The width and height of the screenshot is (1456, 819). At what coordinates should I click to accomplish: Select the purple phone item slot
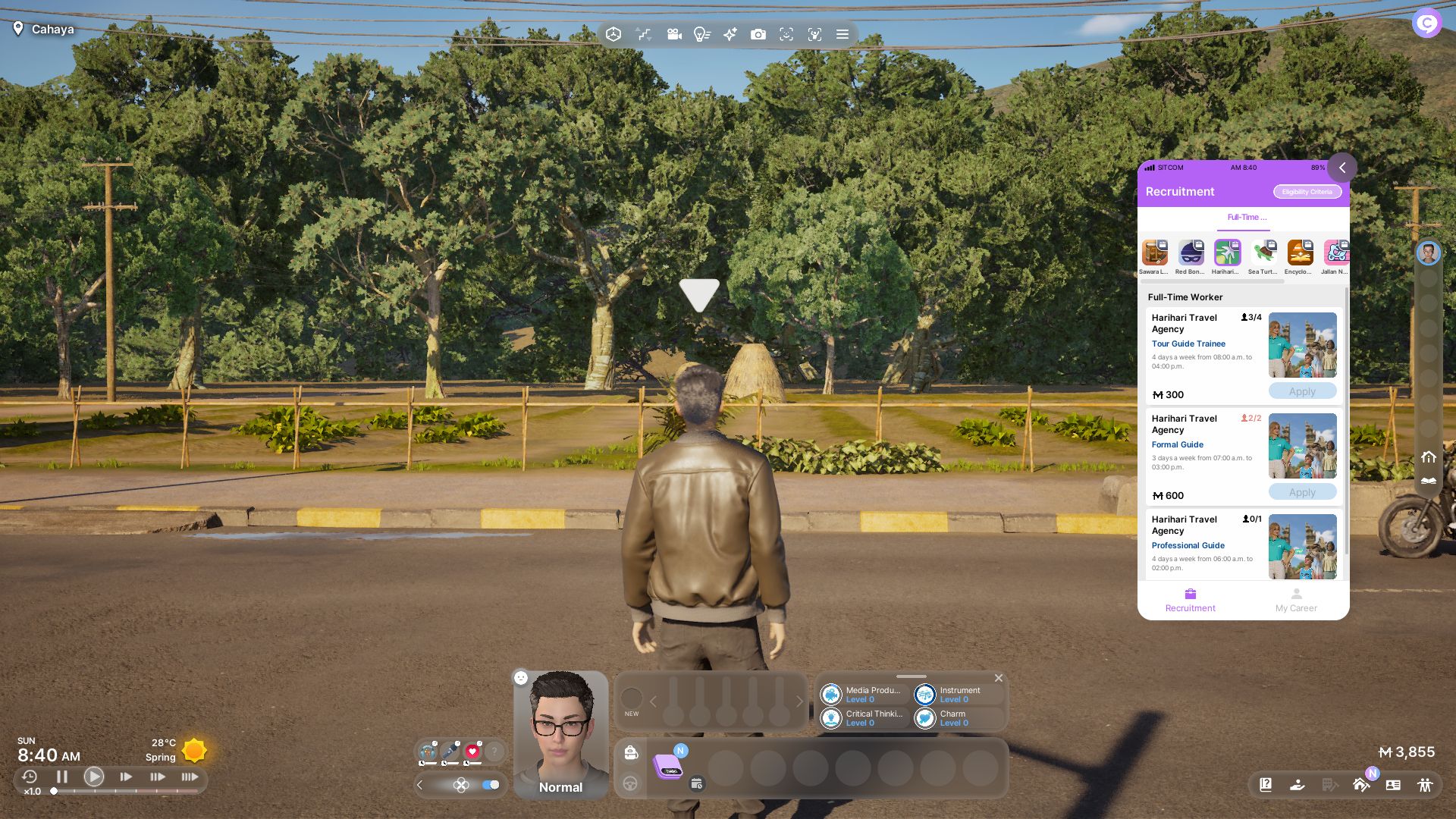point(668,767)
